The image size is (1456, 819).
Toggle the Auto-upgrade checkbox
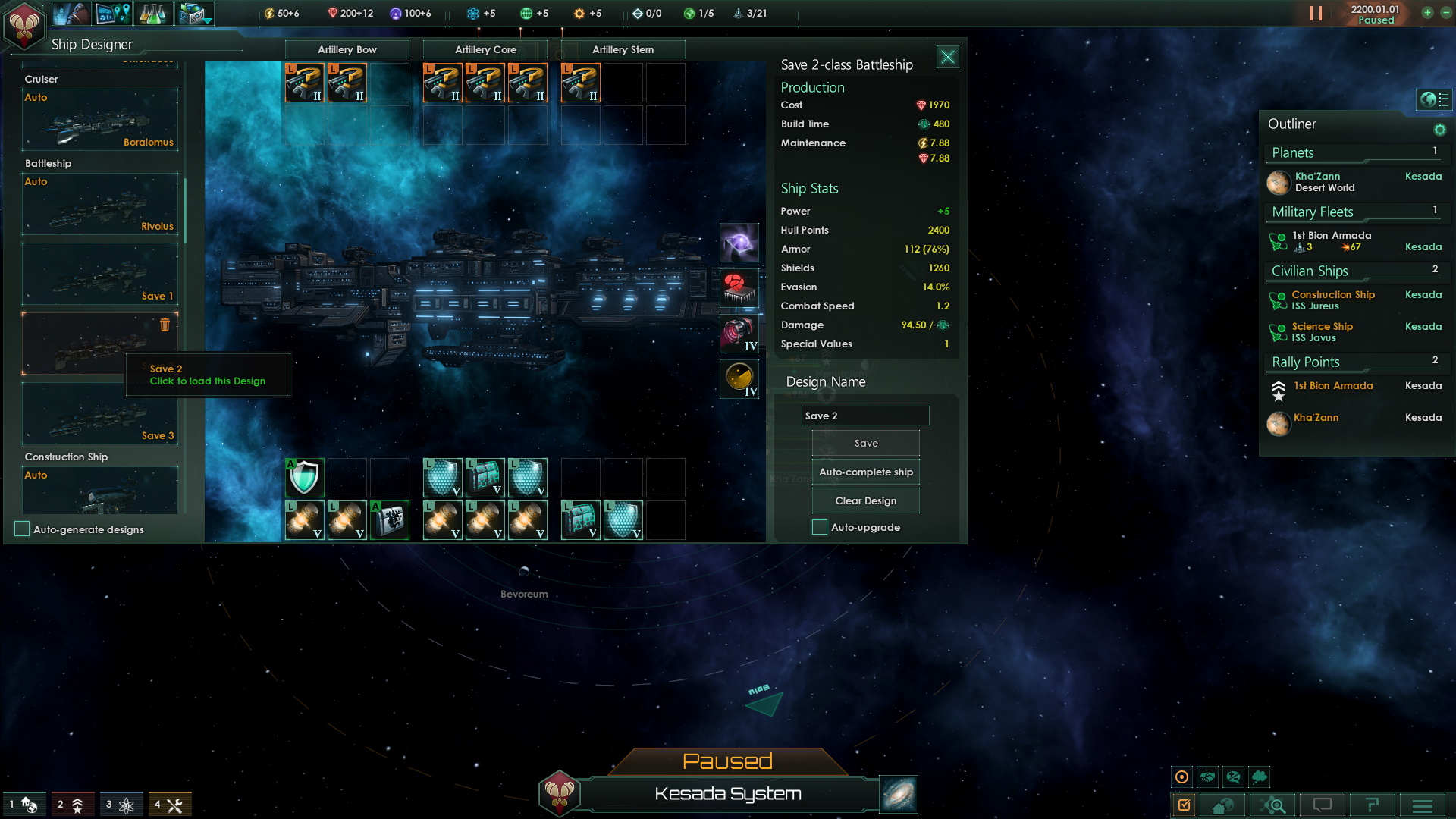[820, 528]
